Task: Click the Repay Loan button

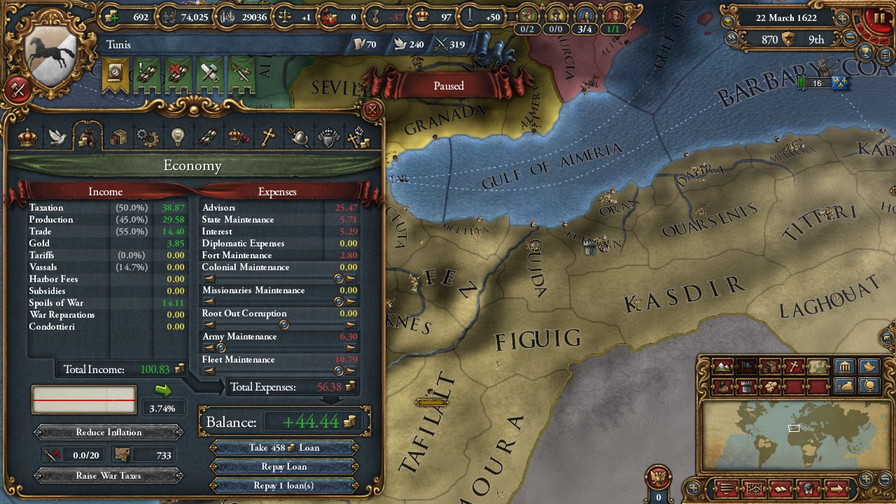Action: pyautogui.click(x=283, y=466)
